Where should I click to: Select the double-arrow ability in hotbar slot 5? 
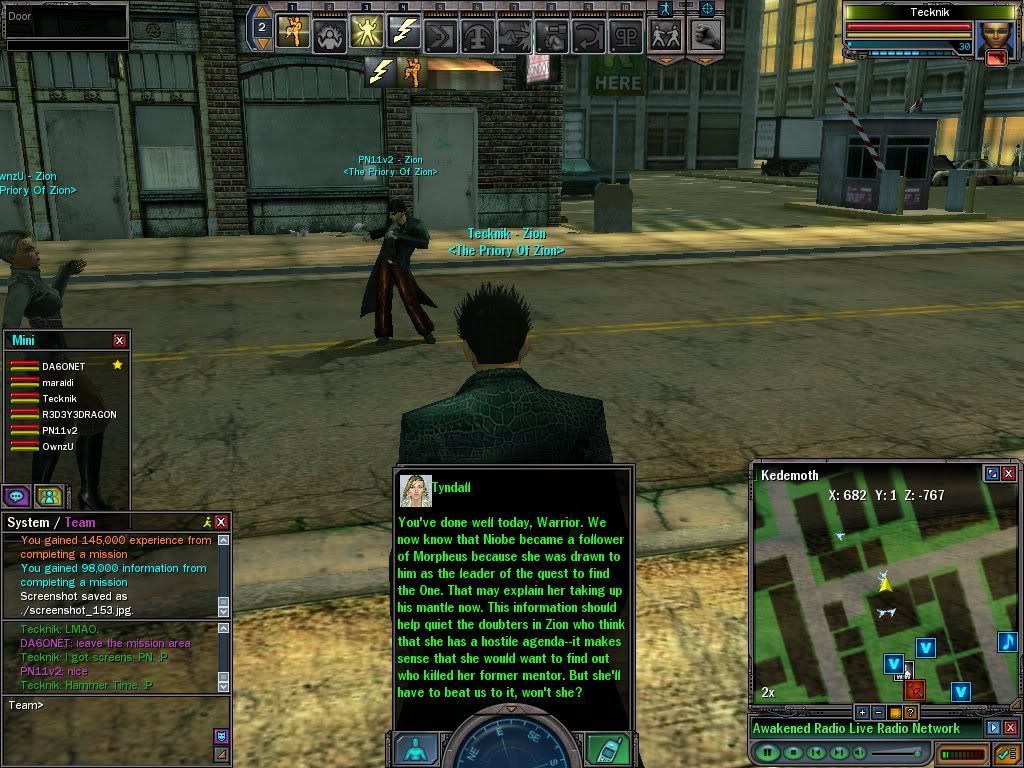pos(440,35)
